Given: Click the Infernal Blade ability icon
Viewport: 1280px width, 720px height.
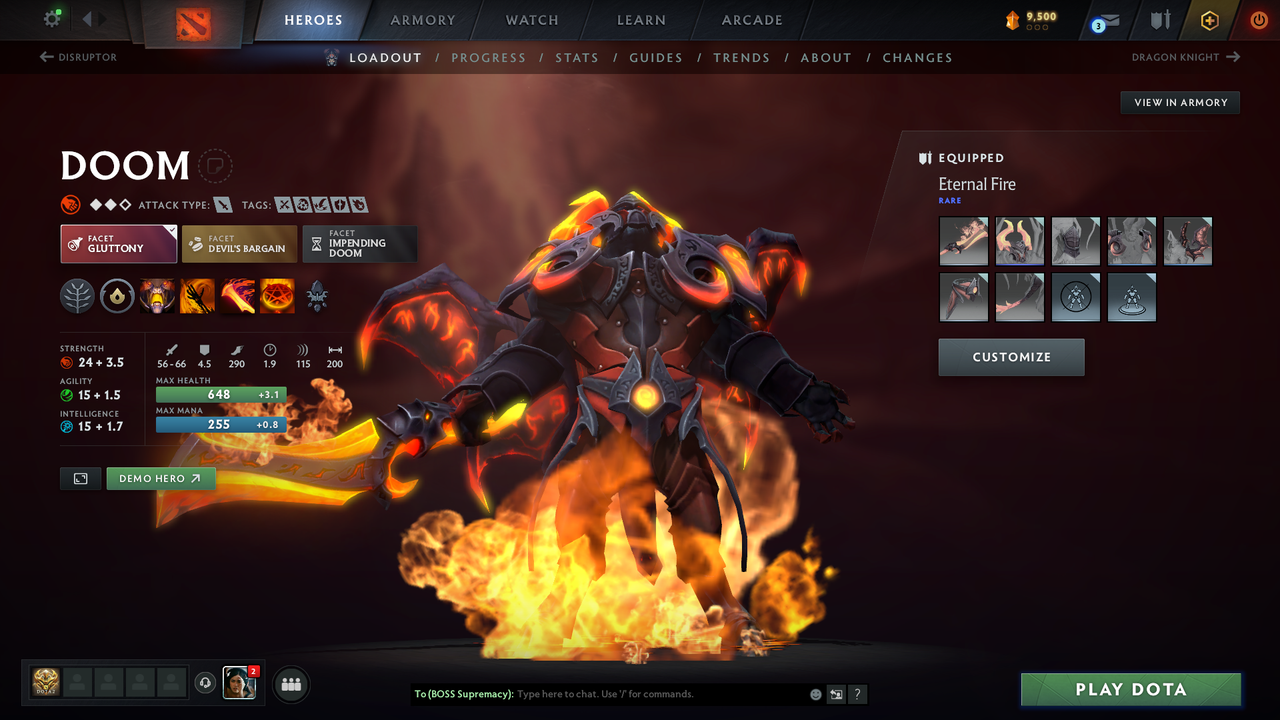Looking at the screenshot, I should (x=237, y=296).
